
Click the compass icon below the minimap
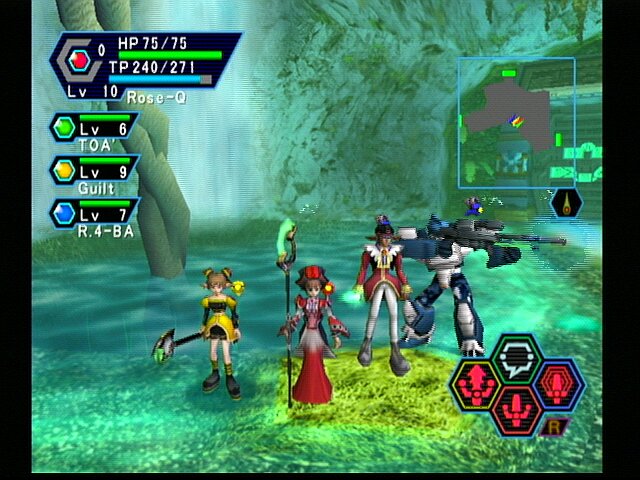566,203
